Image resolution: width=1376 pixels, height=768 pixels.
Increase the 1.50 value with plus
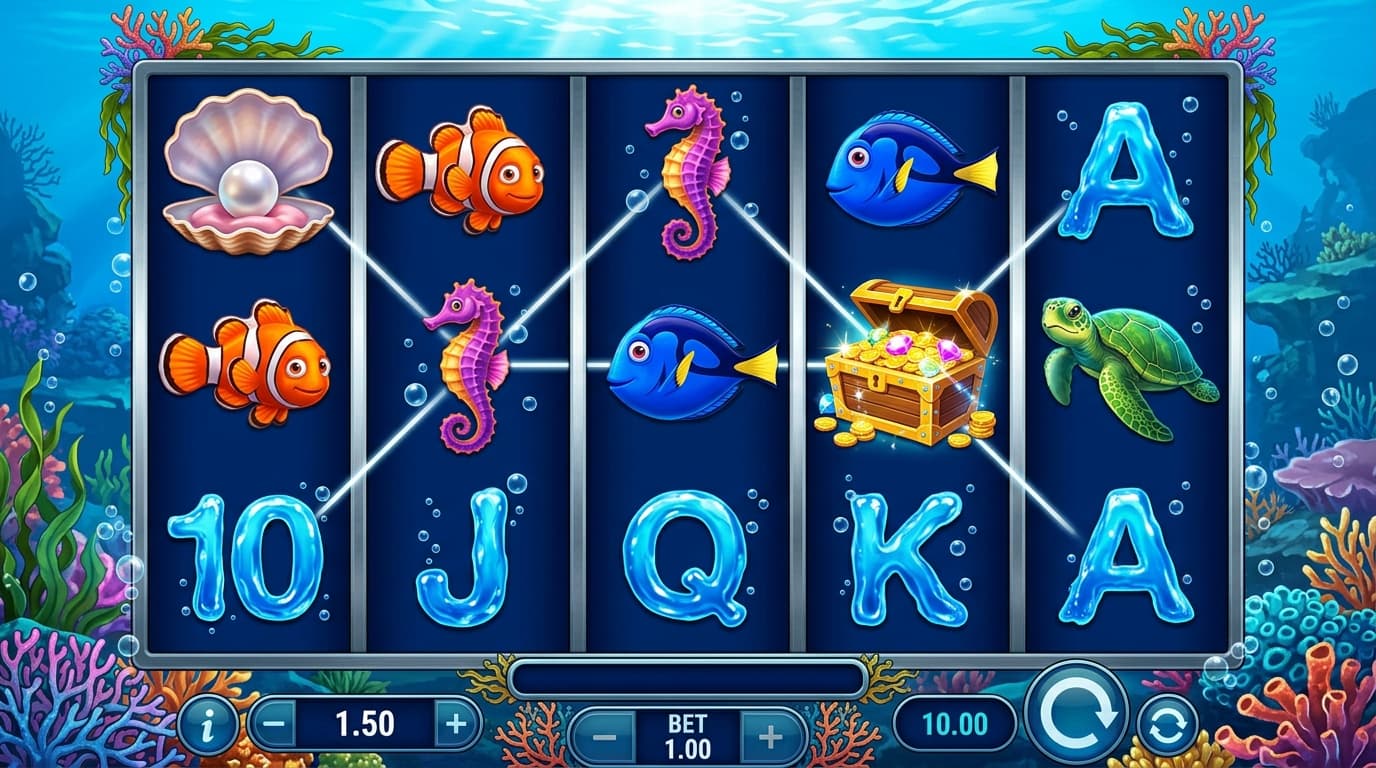point(456,723)
